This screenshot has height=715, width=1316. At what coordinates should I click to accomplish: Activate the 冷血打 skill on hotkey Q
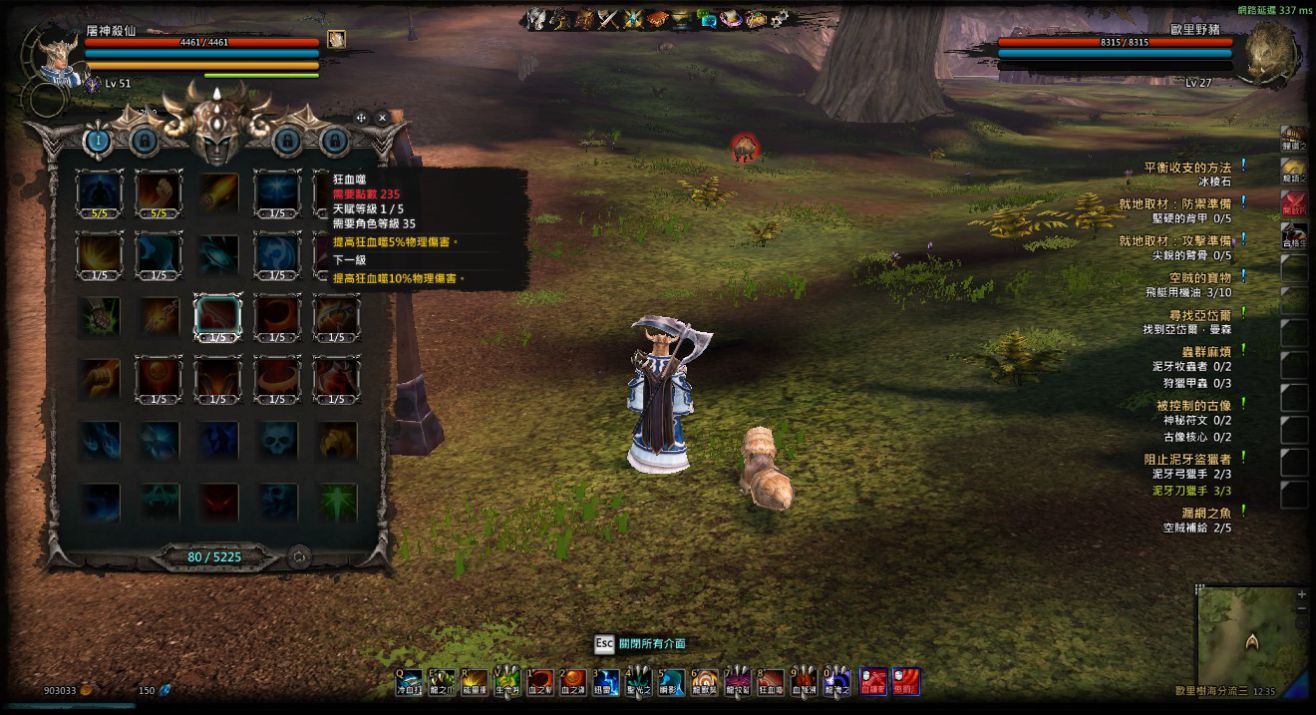410,682
